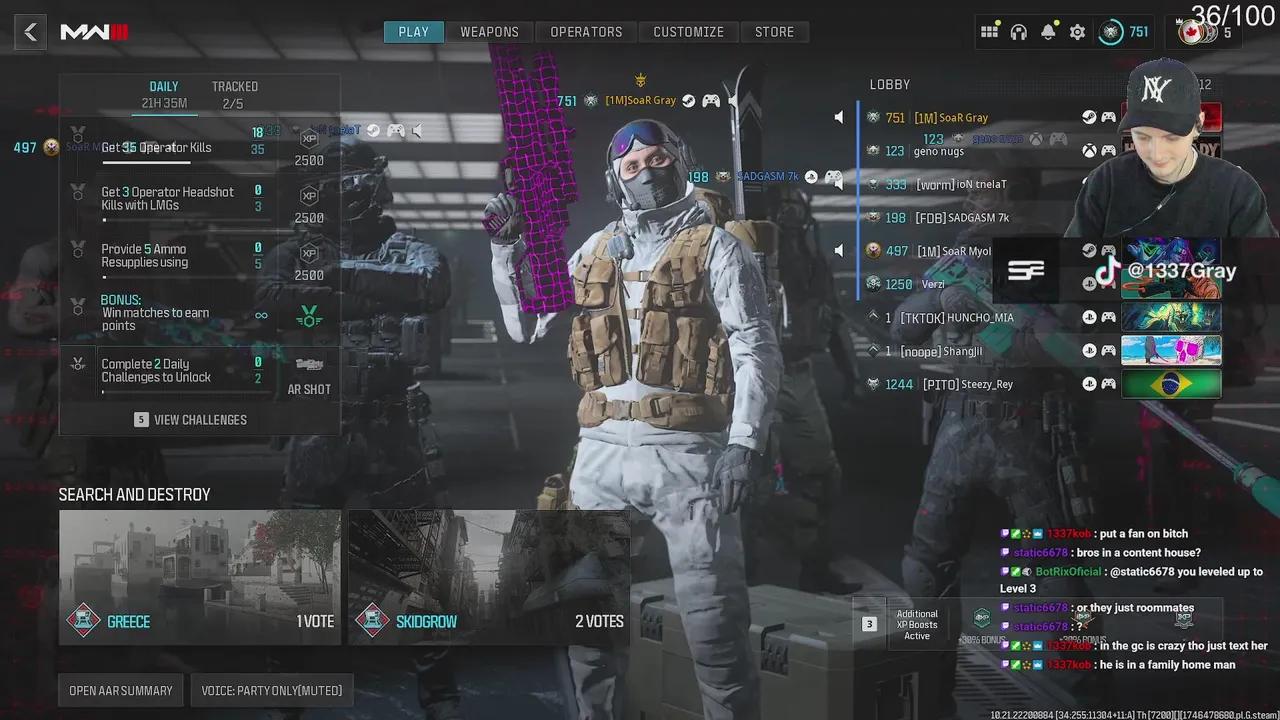This screenshot has width=1280, height=720.
Task: Open the AAR SUMMARY
Action: pos(120,690)
